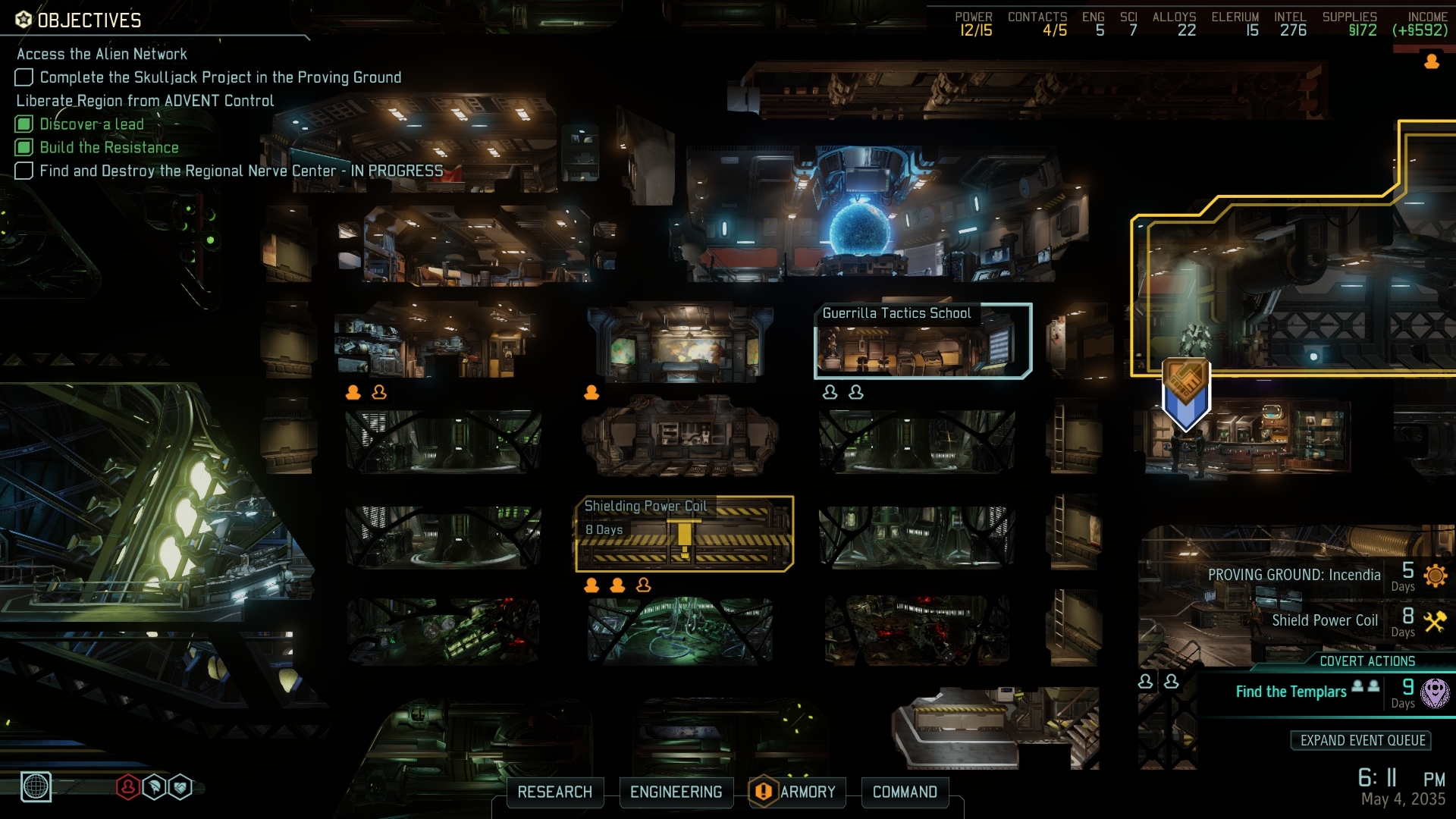Viewport: 1456px width, 819px height.
Task: Select Shield Power Coil construction entry
Action: click(1324, 620)
